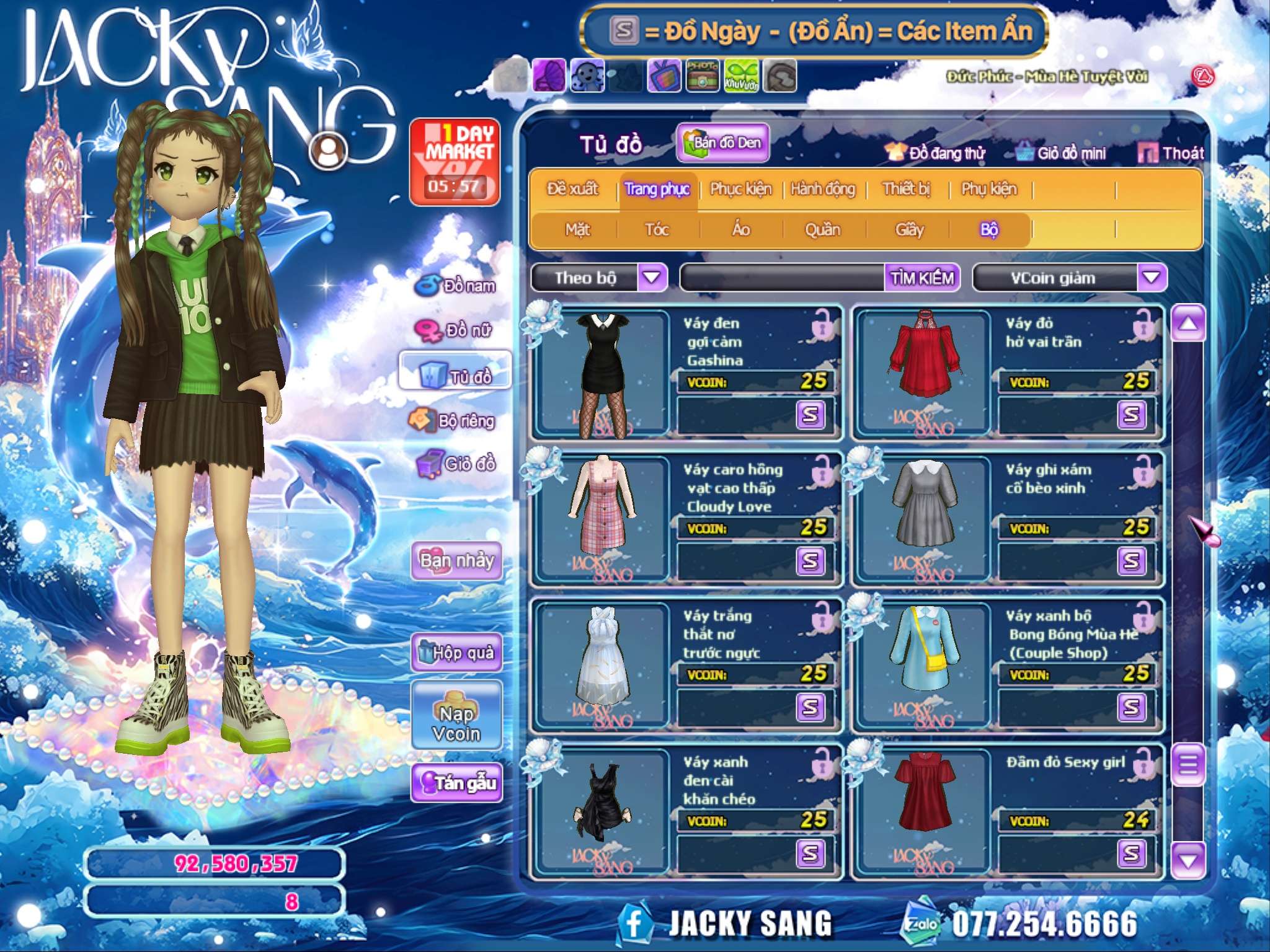This screenshot has height=952, width=1270.
Task: Exit the wardrobe with Thoát
Action: 1171,153
